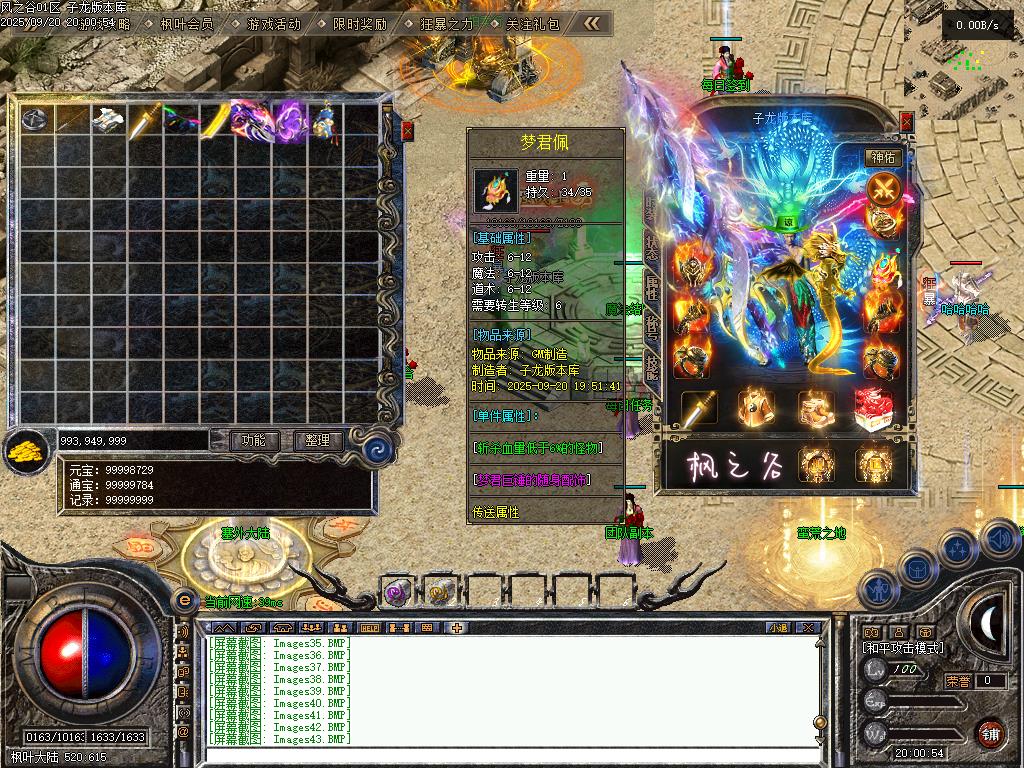Image resolution: width=1024 pixels, height=768 pixels.
Task: Open the 铺 shop button
Action: [990, 733]
